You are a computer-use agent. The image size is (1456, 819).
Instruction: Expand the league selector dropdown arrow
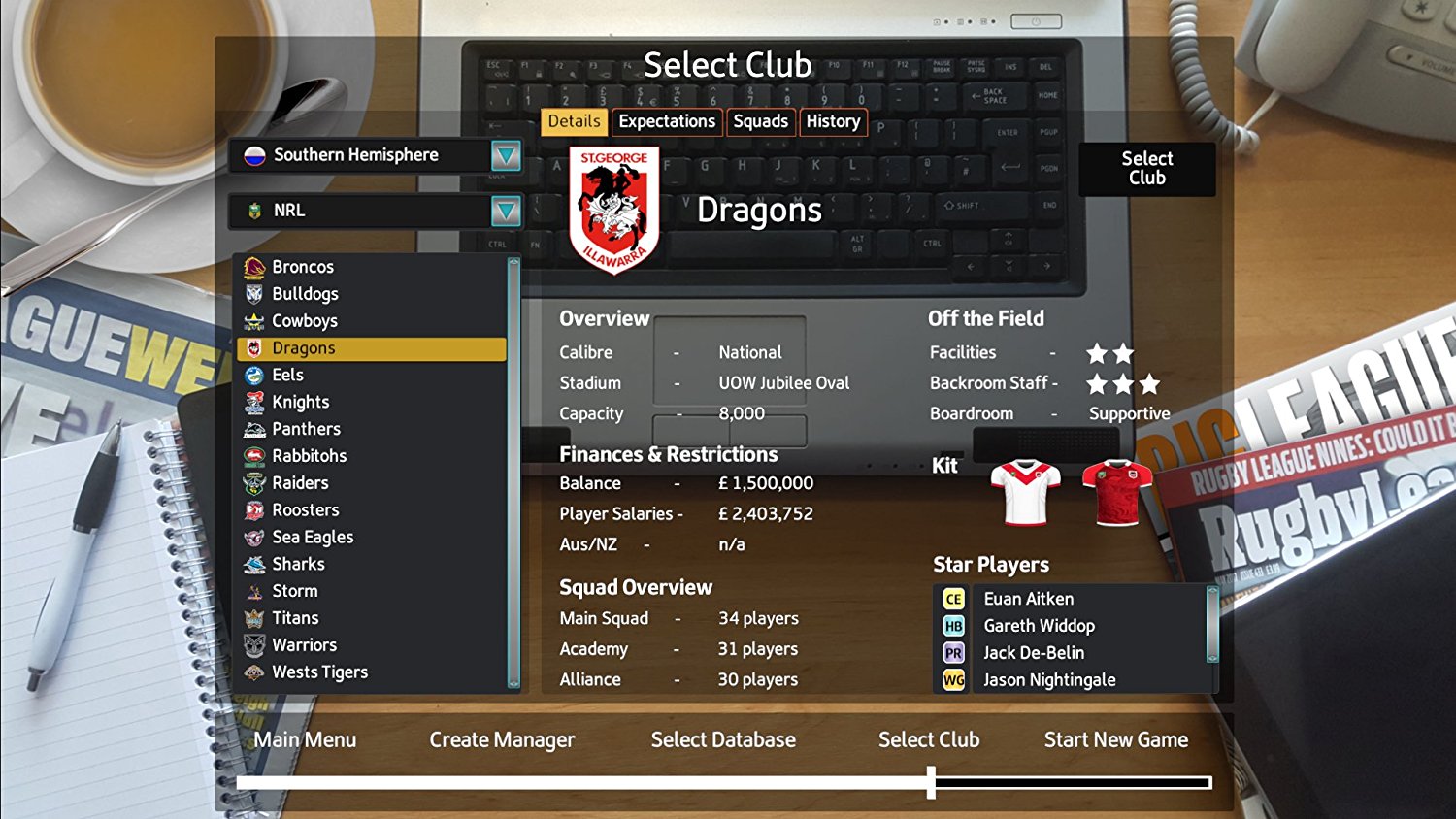pos(506,211)
